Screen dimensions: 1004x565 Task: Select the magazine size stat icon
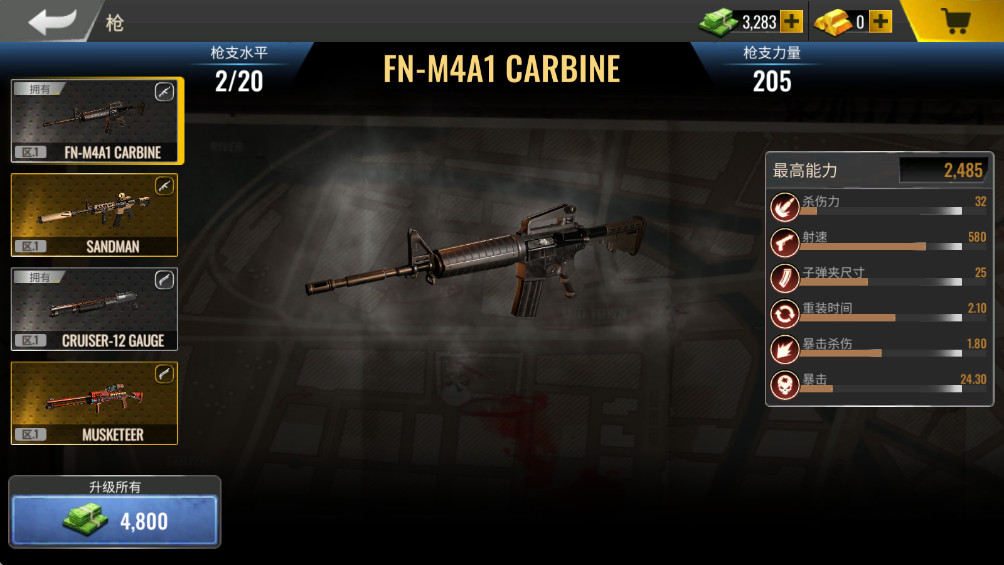coord(785,278)
